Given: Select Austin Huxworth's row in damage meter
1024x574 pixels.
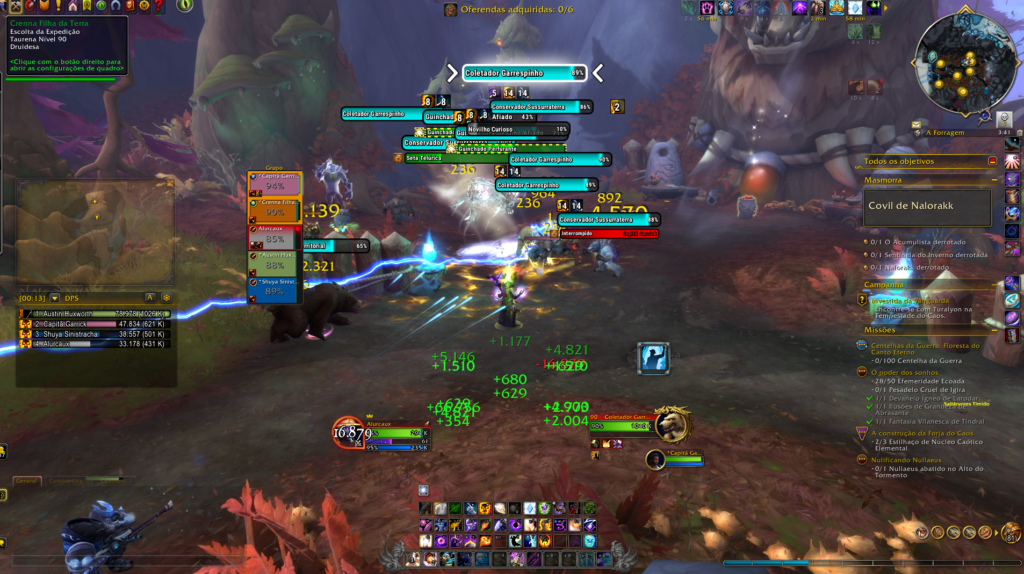Looking at the screenshot, I should click(95, 314).
